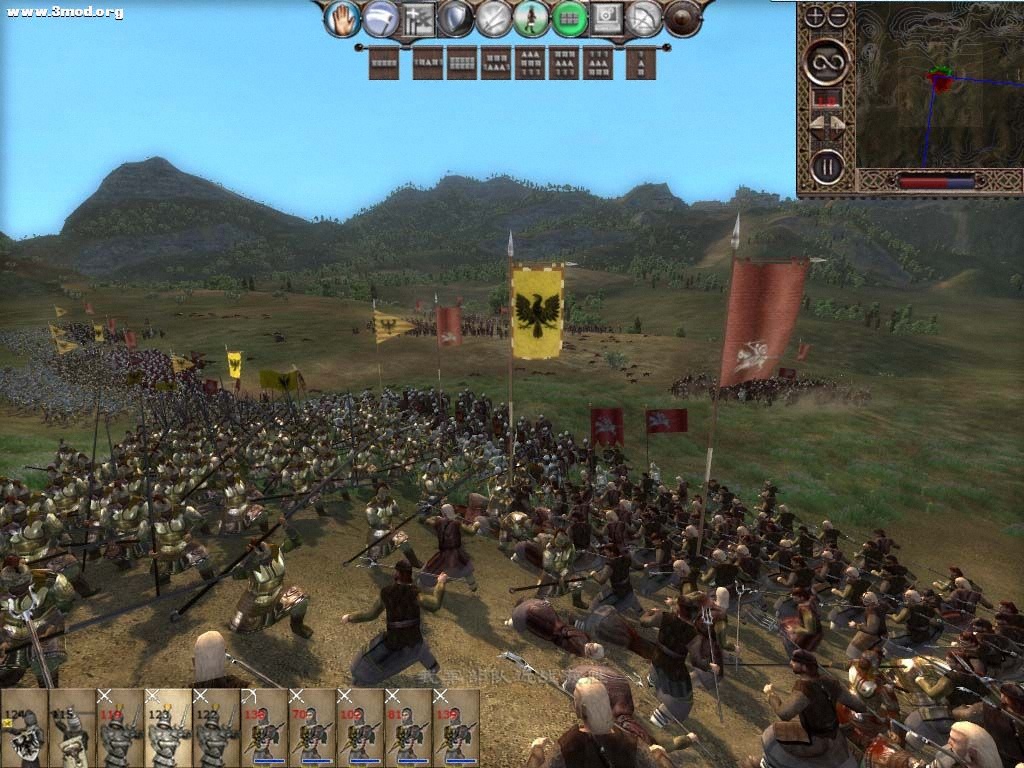Select the unit card showing 115 men
The height and width of the screenshot is (768, 1024).
point(72,728)
